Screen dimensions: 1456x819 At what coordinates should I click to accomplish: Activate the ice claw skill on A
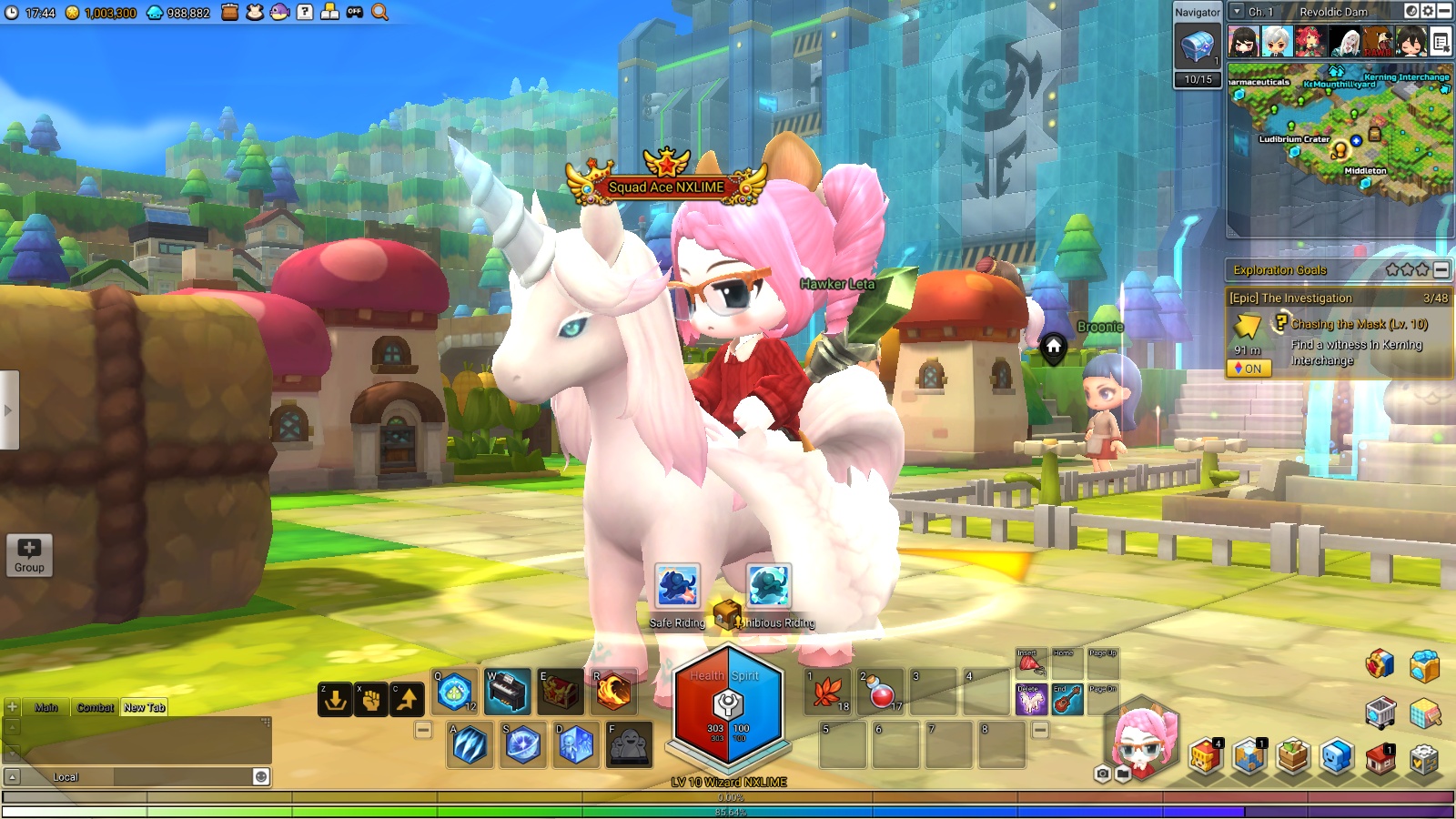coord(470,745)
